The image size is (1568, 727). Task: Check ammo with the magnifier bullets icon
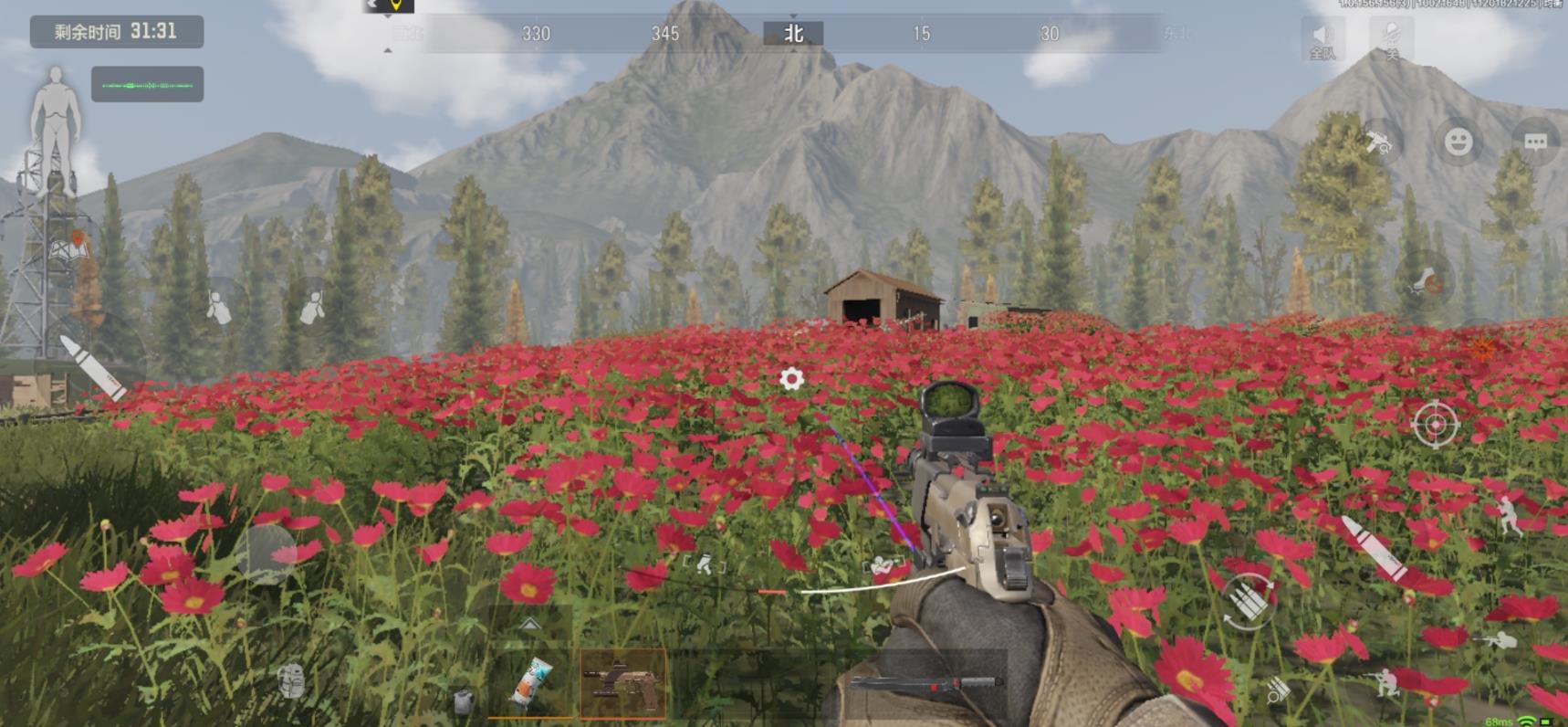(x=1278, y=690)
